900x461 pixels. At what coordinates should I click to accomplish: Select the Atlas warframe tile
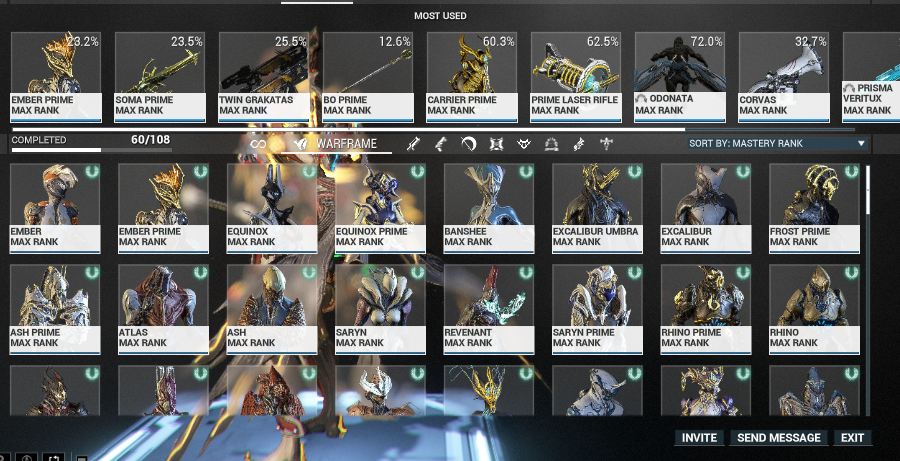[x=163, y=307]
